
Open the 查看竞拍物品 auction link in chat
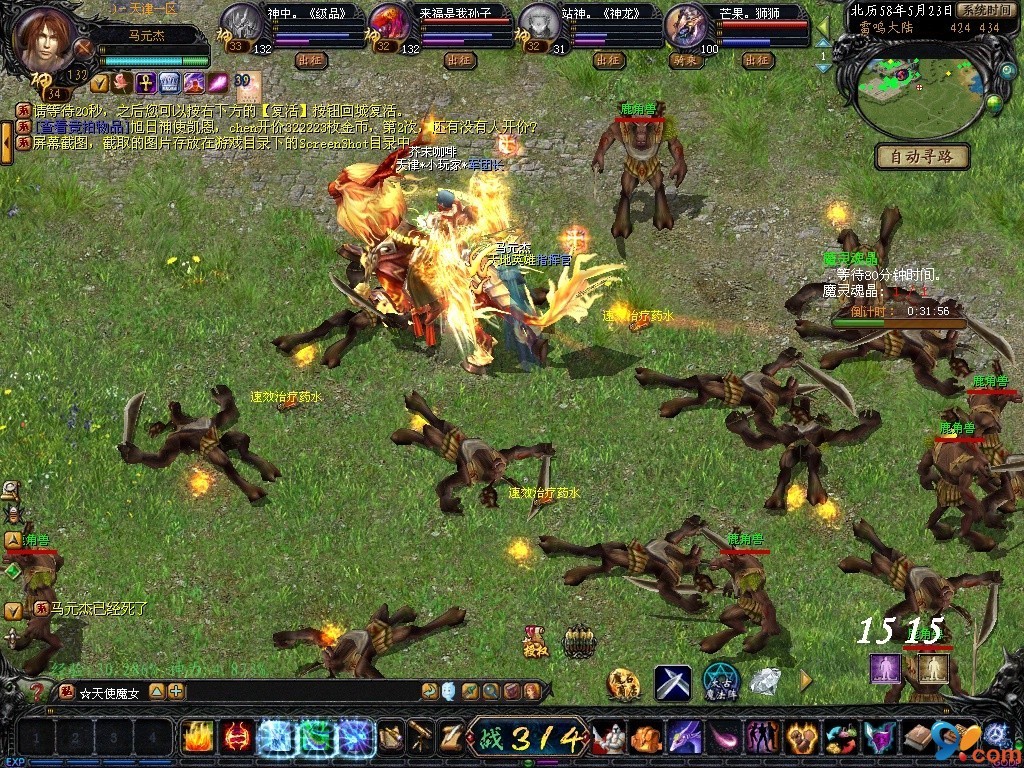80,128
